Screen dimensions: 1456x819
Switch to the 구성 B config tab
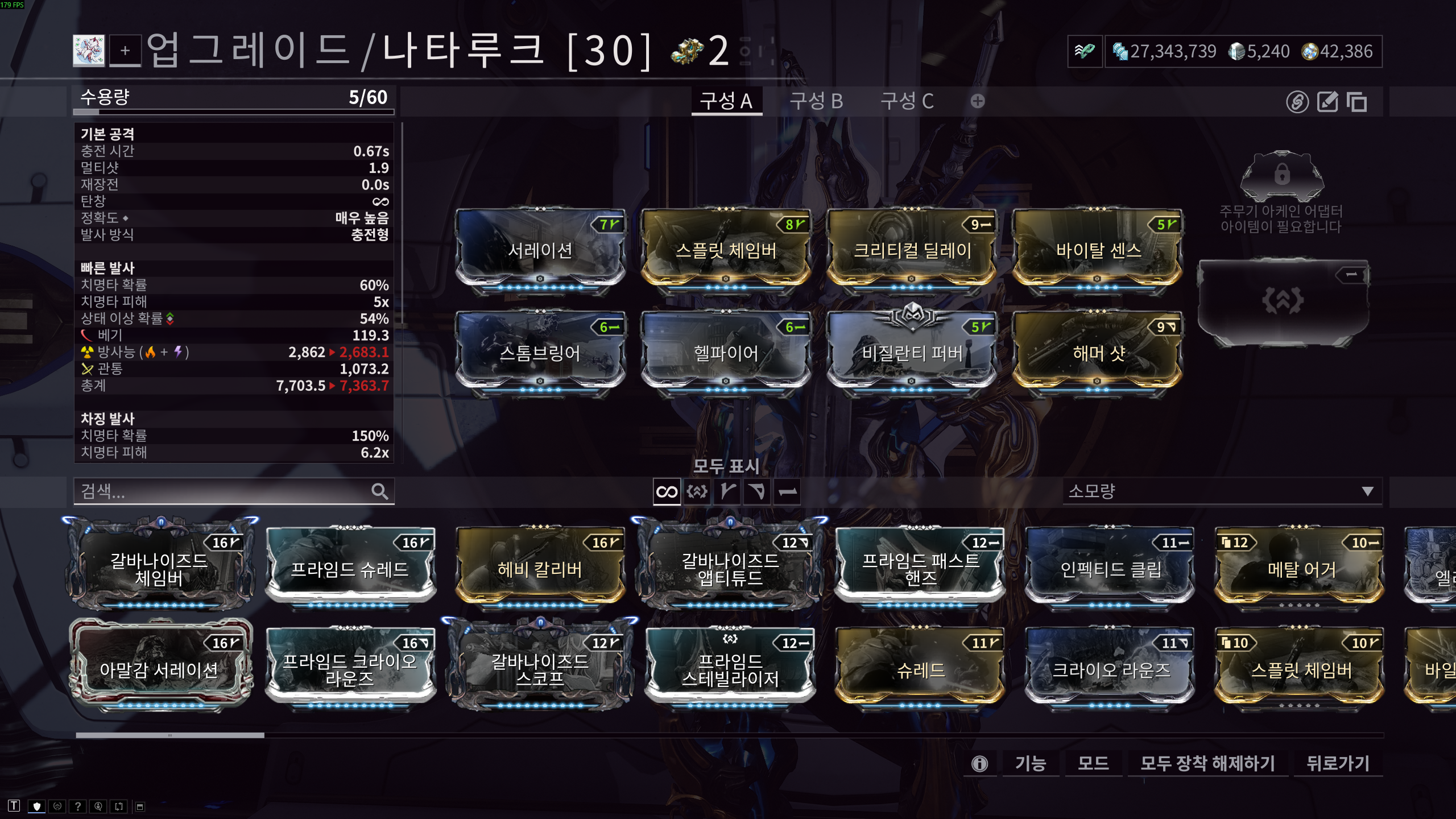[x=816, y=101]
